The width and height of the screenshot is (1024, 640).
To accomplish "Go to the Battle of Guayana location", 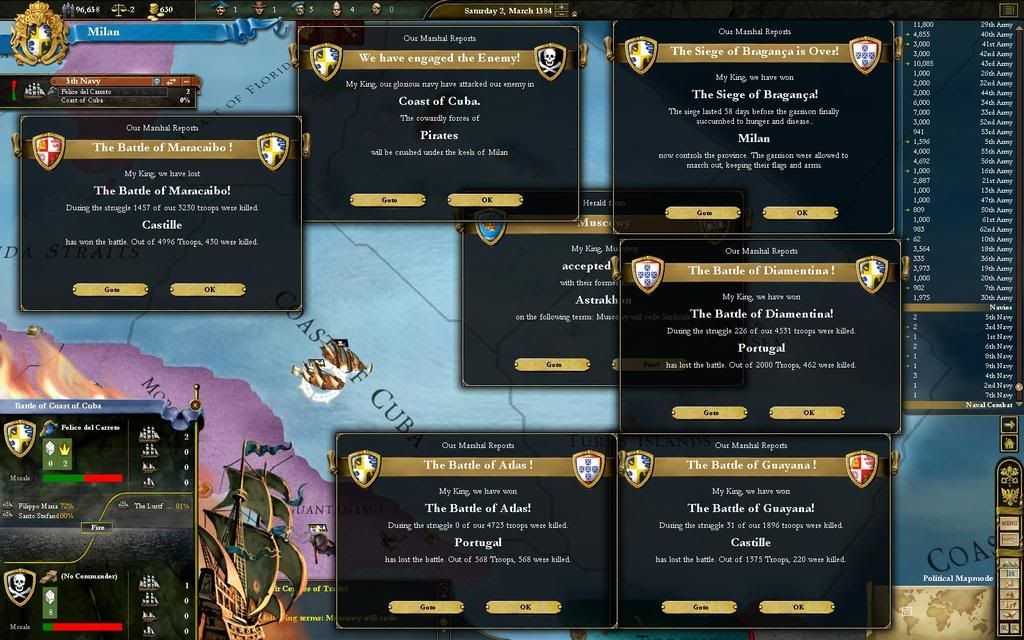I will click(x=700, y=607).
